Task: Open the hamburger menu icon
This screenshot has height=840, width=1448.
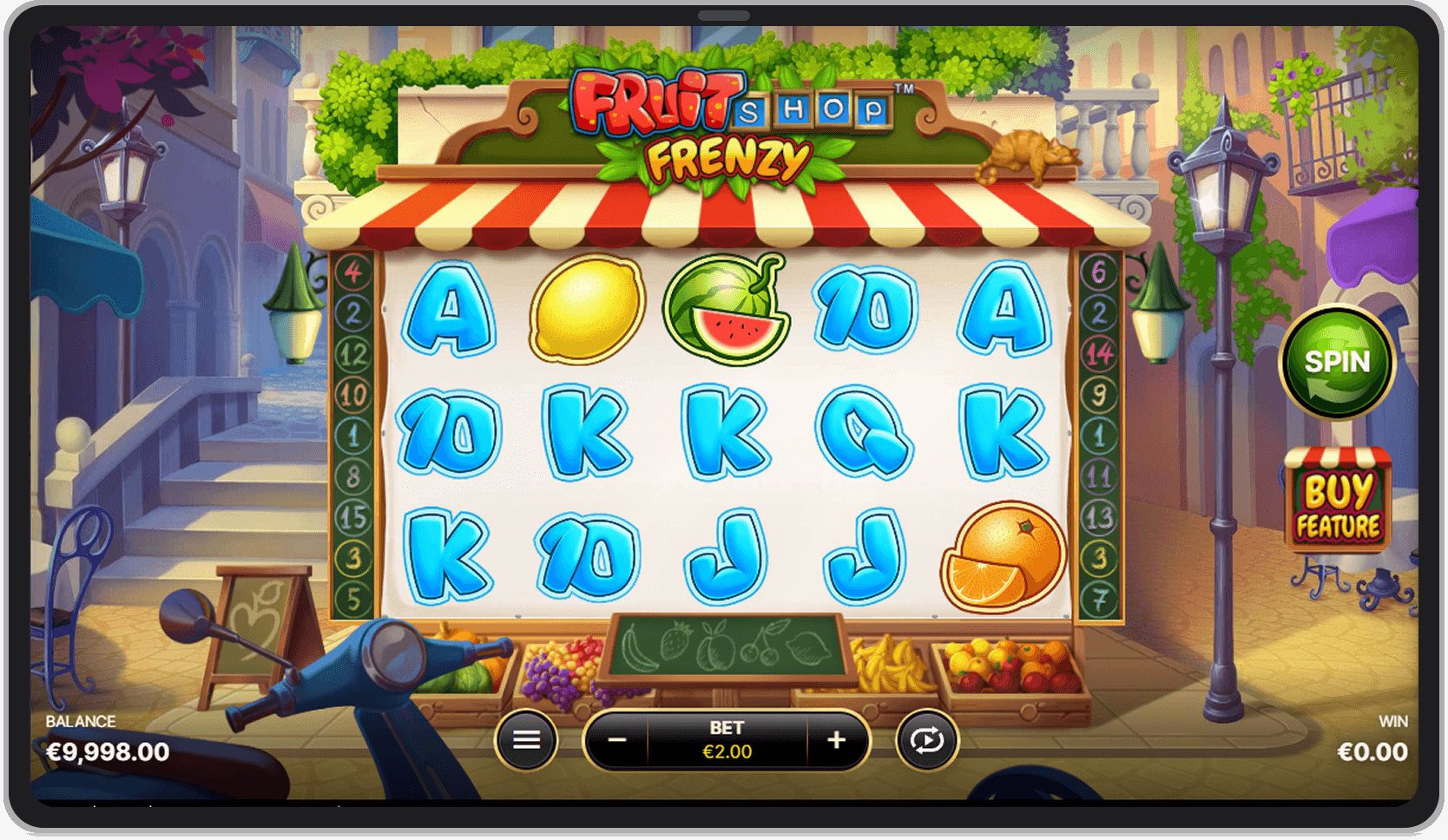Action: [525, 739]
